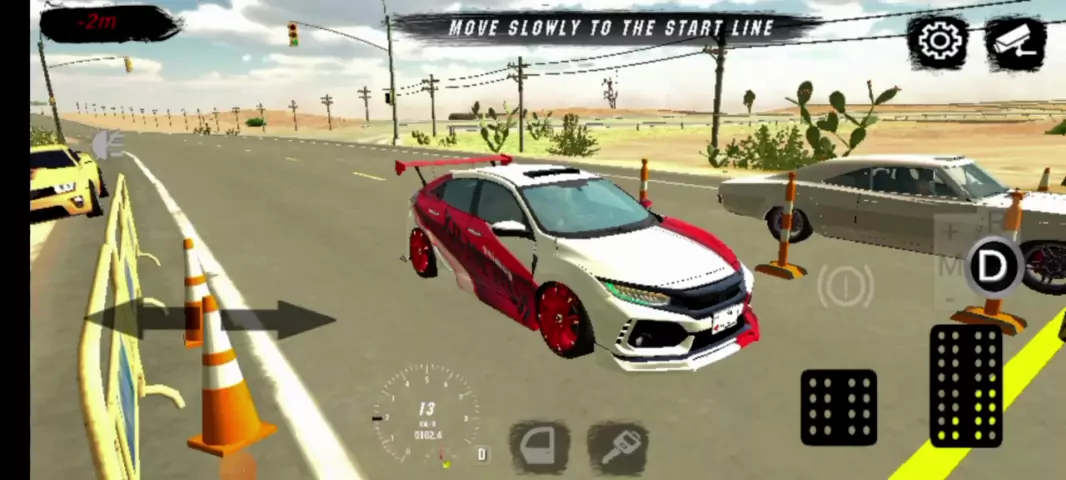Engage the handbrake icon
1066x480 pixels.
point(845,287)
